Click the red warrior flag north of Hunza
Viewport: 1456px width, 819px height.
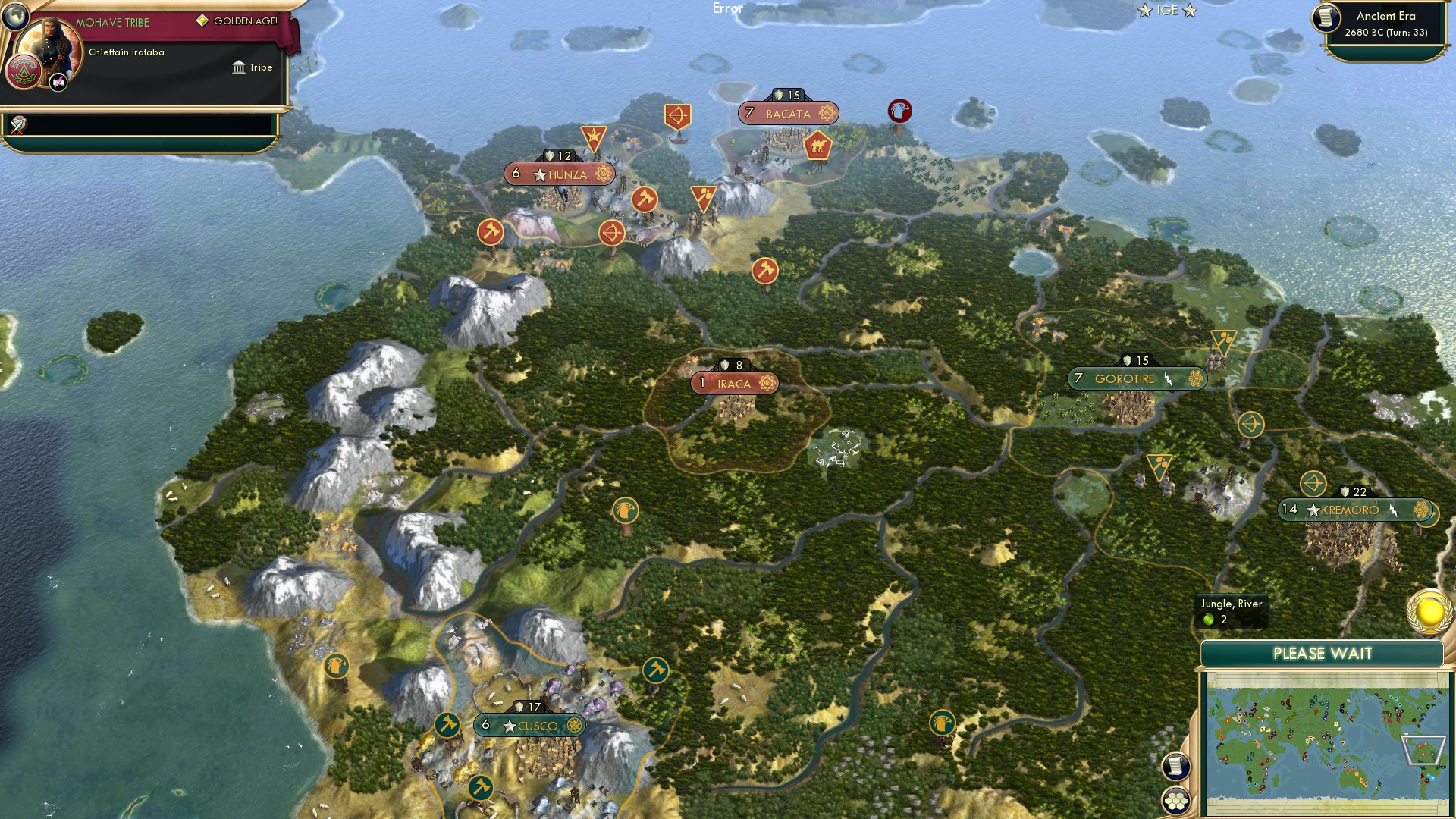592,137
